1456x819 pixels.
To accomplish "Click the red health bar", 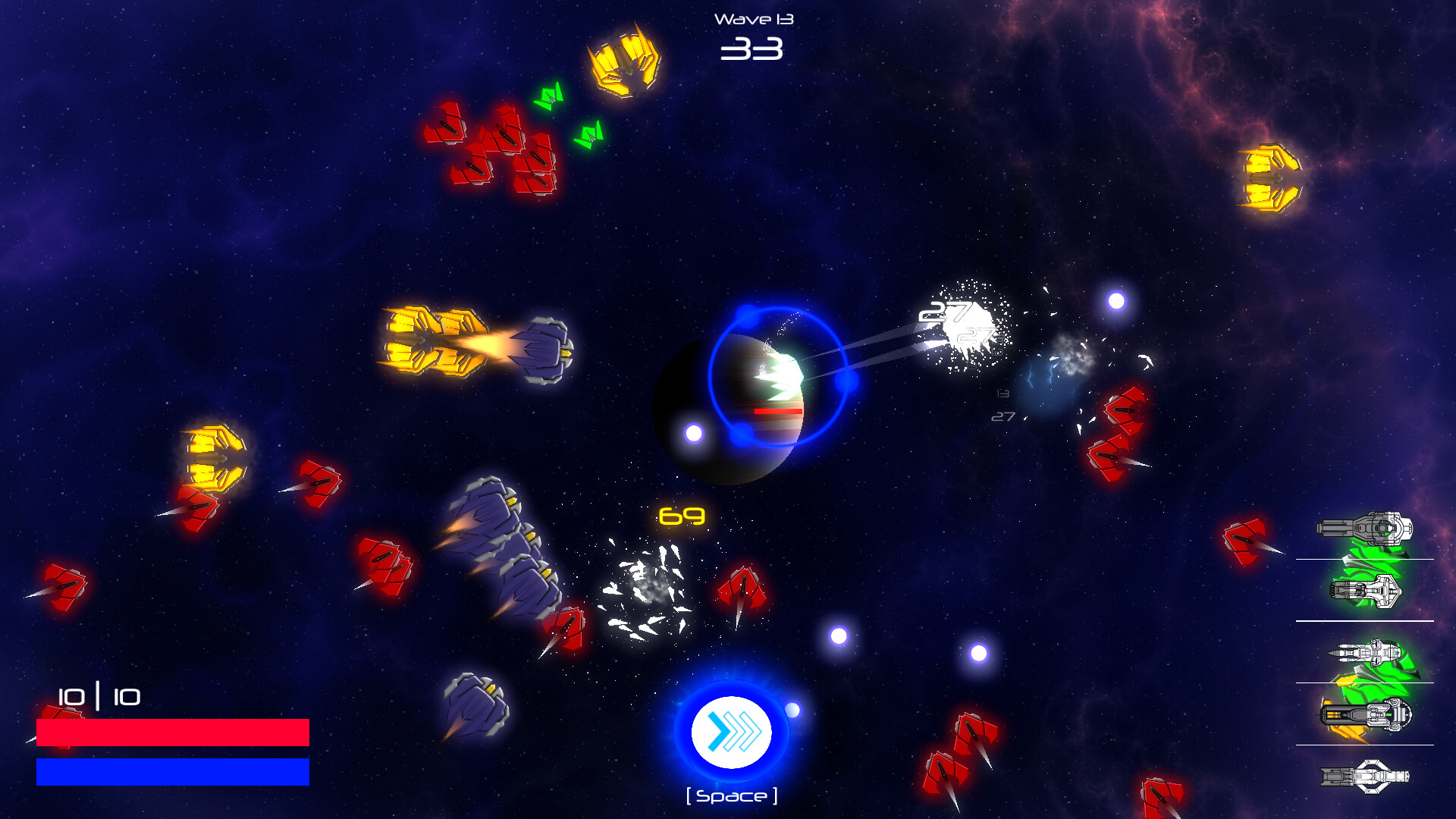I will pyautogui.click(x=173, y=733).
